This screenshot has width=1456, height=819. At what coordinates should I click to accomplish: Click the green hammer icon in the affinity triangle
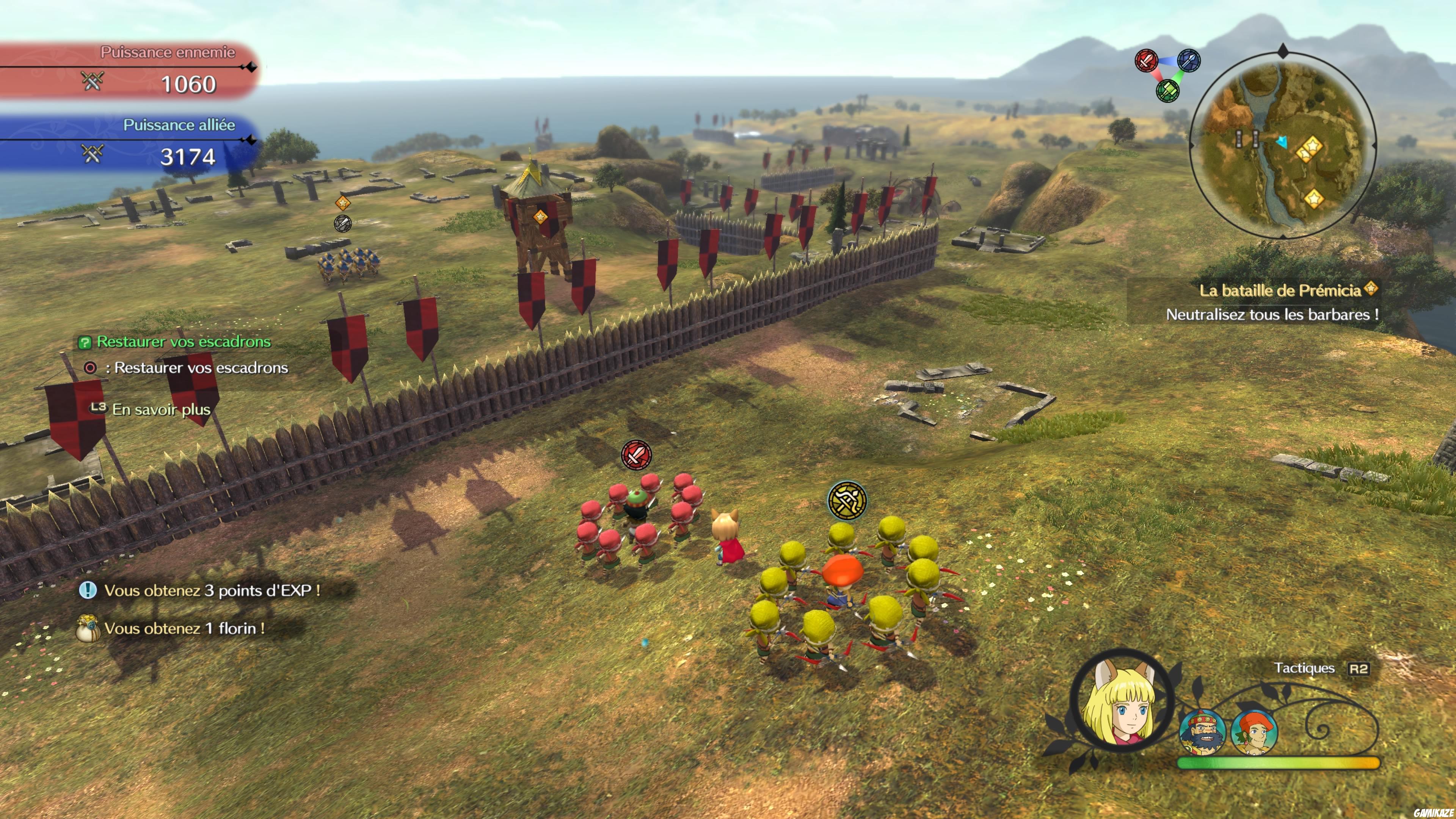tap(1167, 91)
